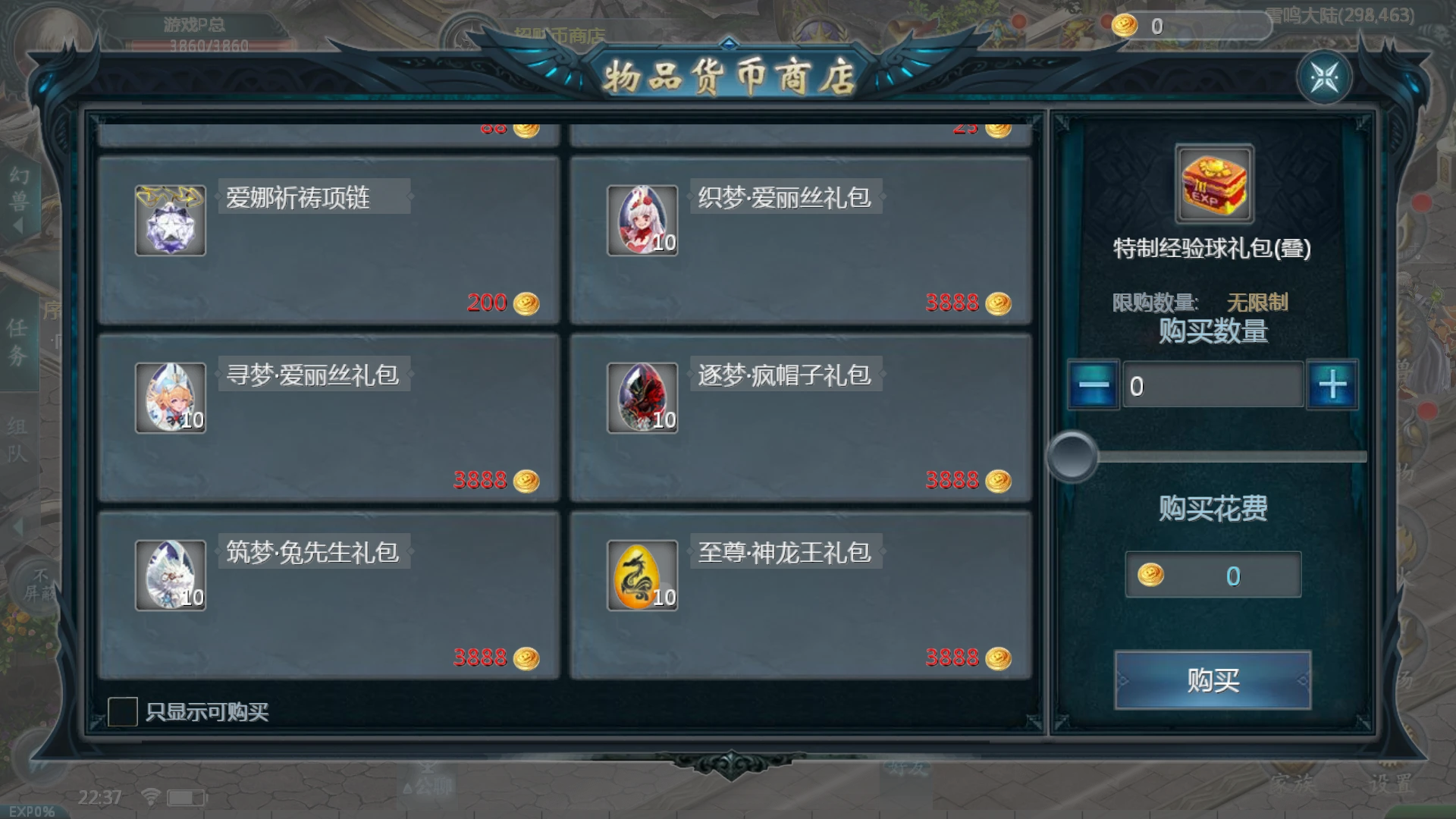This screenshot has width=1456, height=819.
Task: Select the 爱娜祈祷项链 item icon
Action: [x=170, y=221]
